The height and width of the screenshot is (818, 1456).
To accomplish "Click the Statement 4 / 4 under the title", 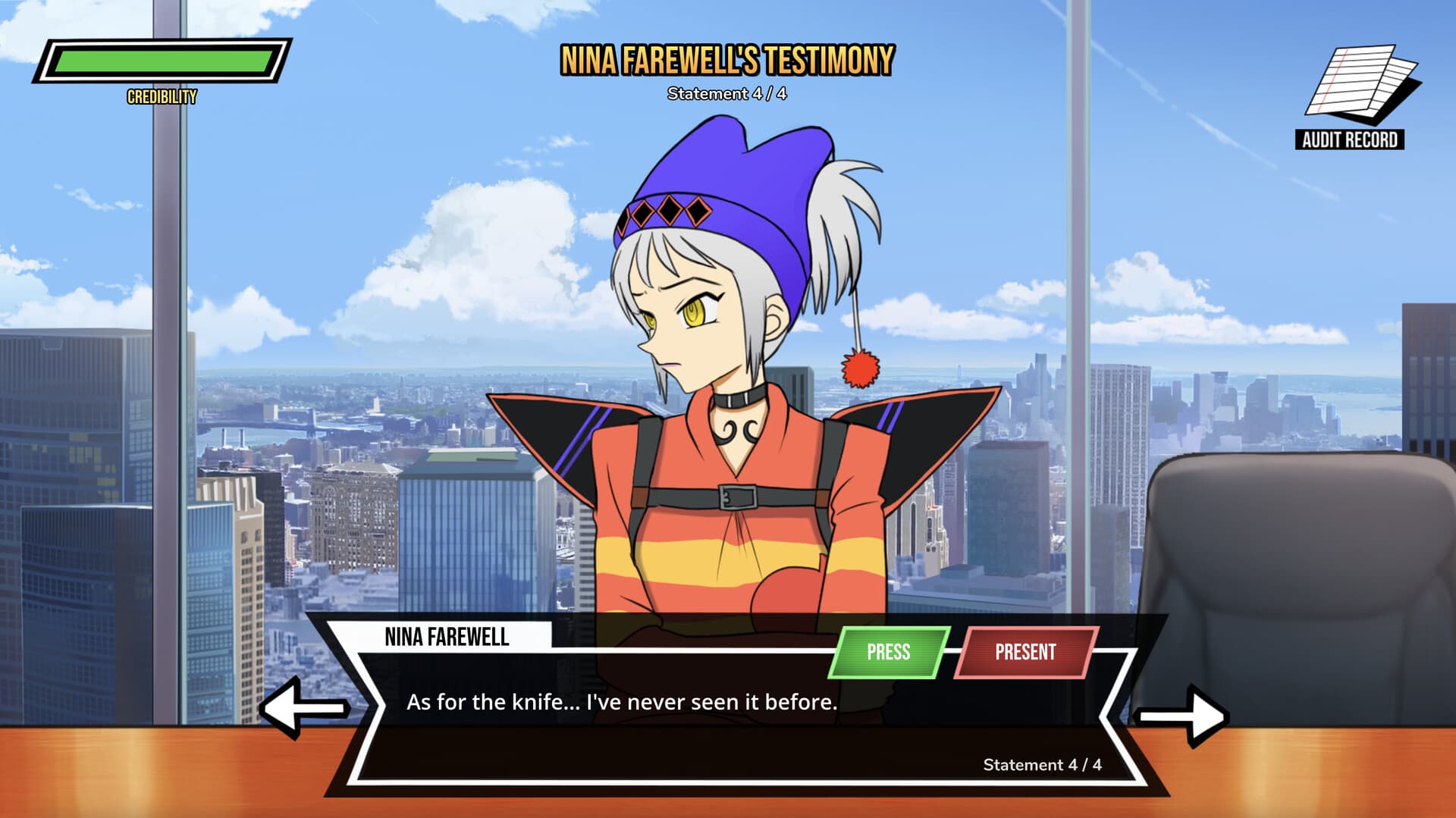I will tap(726, 94).
